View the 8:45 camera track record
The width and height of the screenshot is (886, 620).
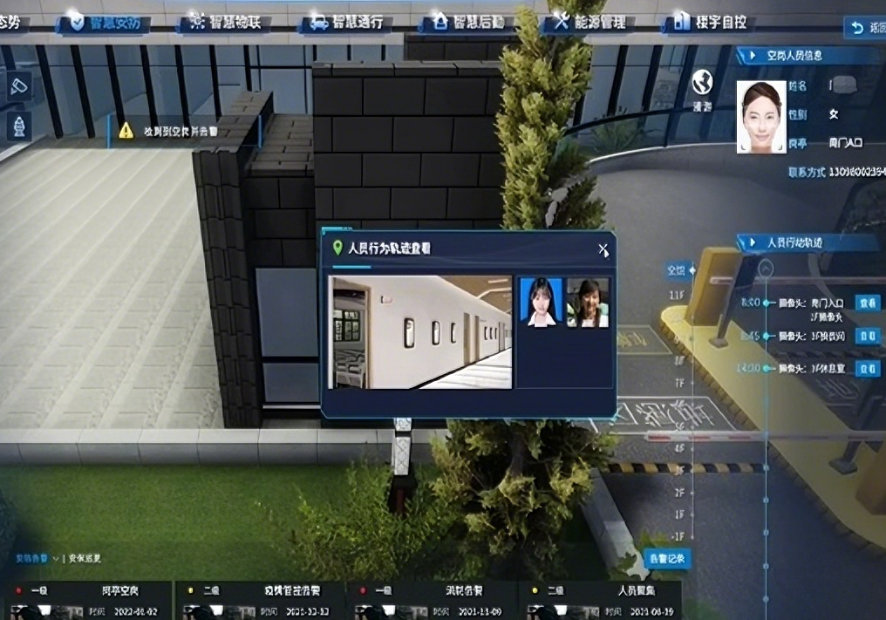867,336
